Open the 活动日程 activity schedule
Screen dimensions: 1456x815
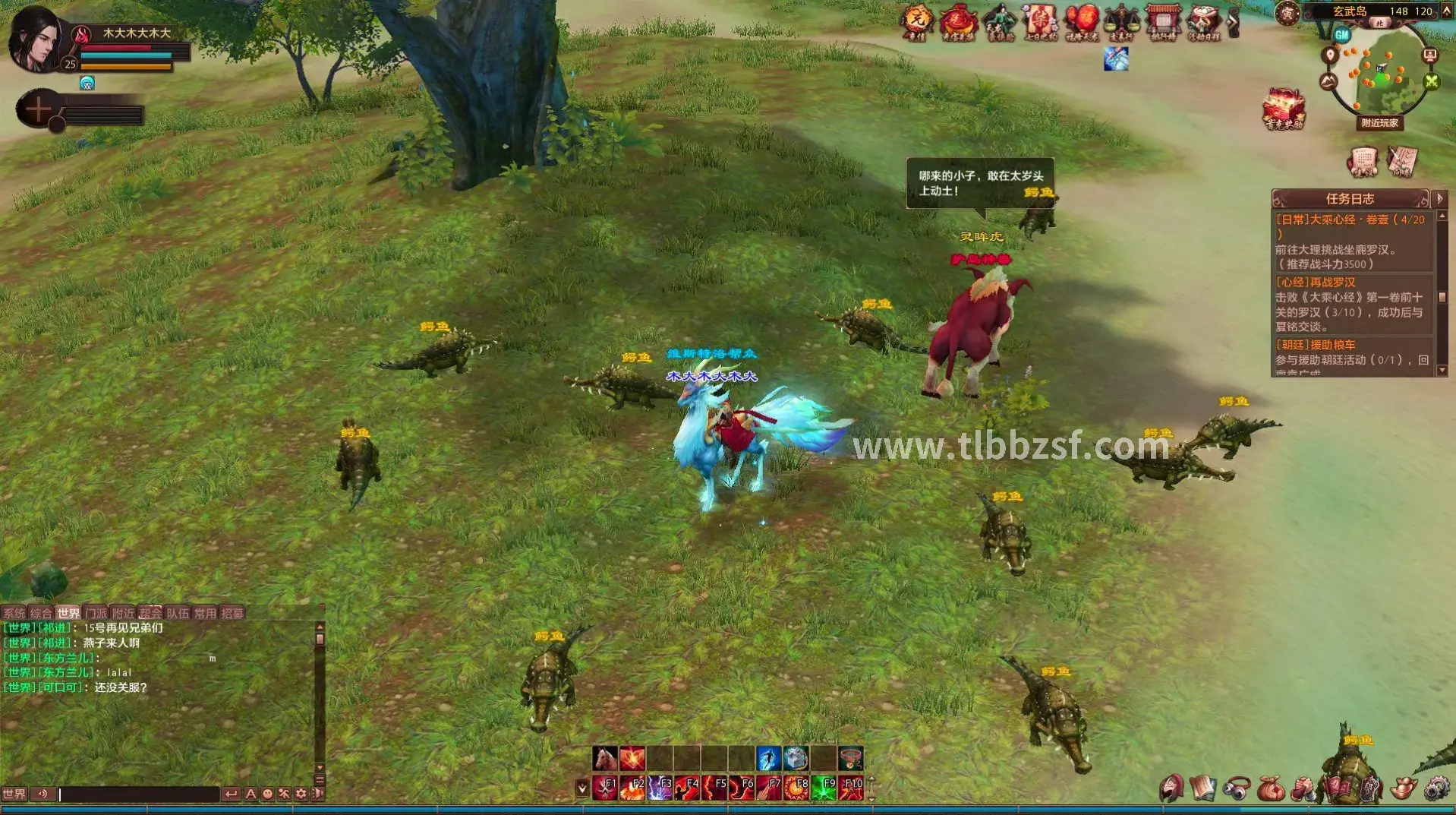coord(1203,21)
